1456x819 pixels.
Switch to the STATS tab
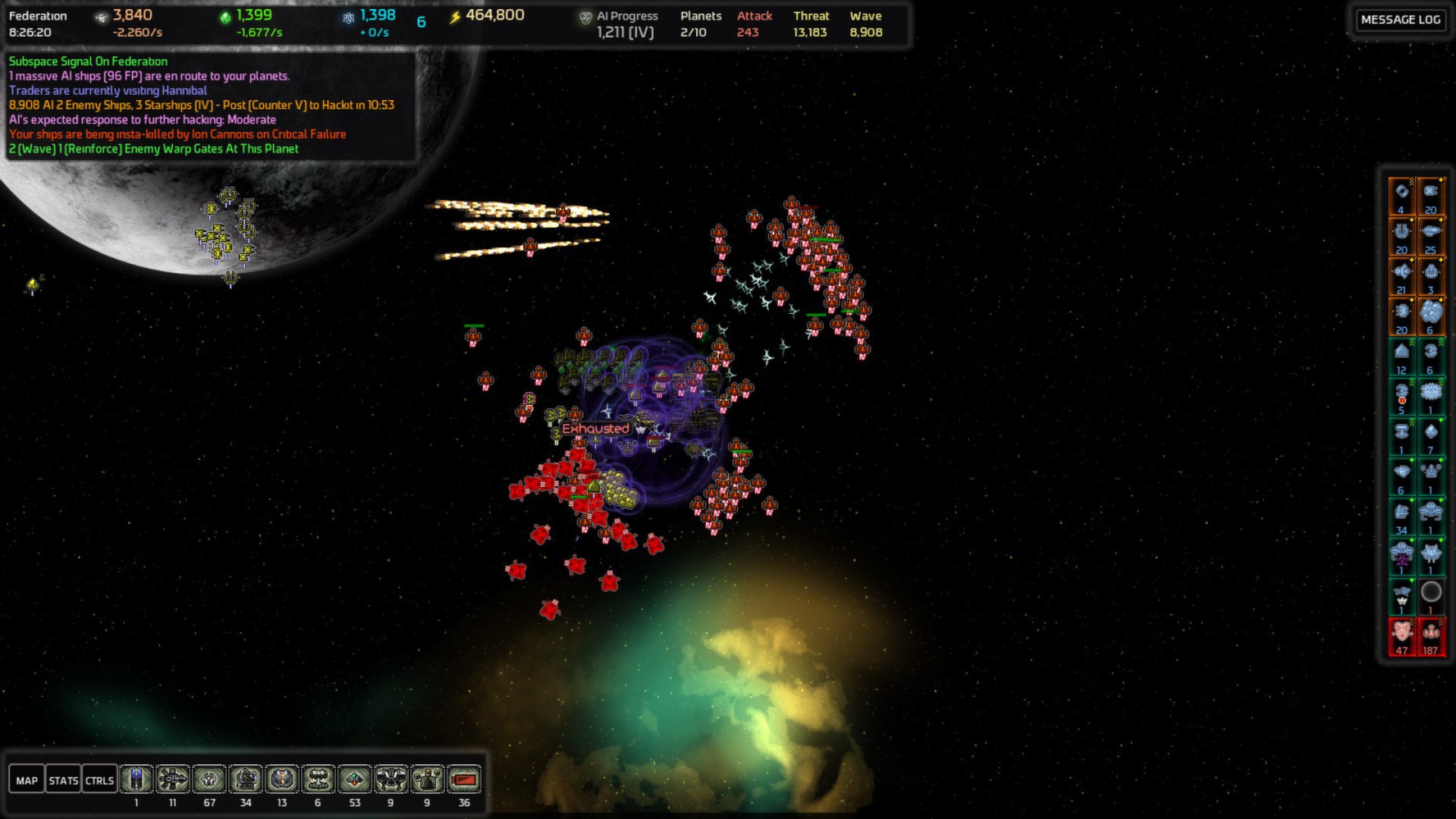tap(64, 779)
